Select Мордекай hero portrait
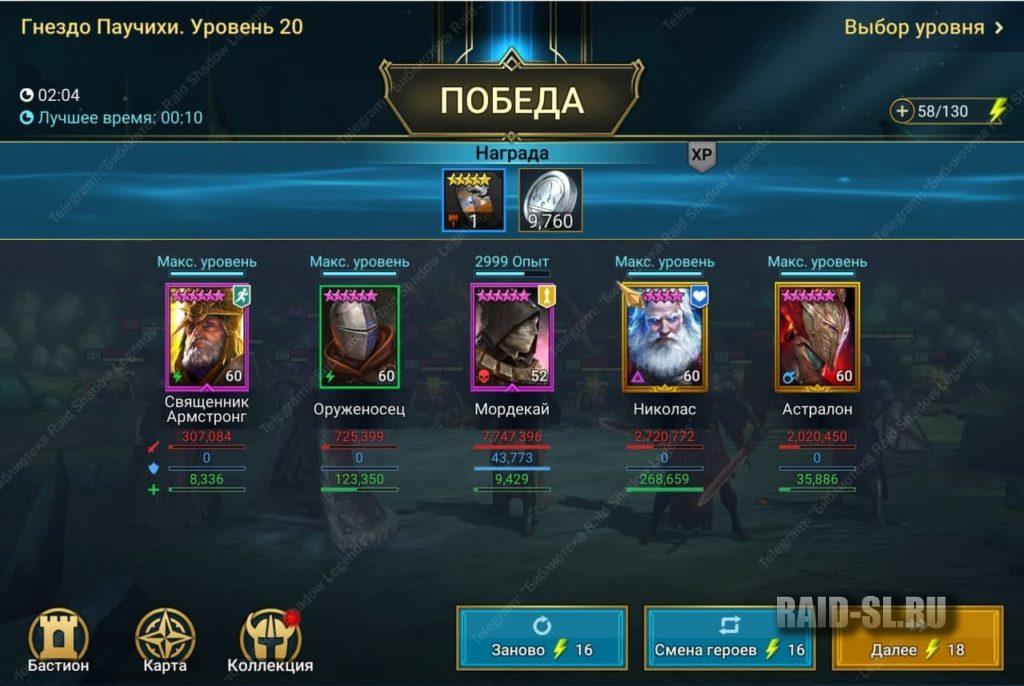 coord(512,337)
